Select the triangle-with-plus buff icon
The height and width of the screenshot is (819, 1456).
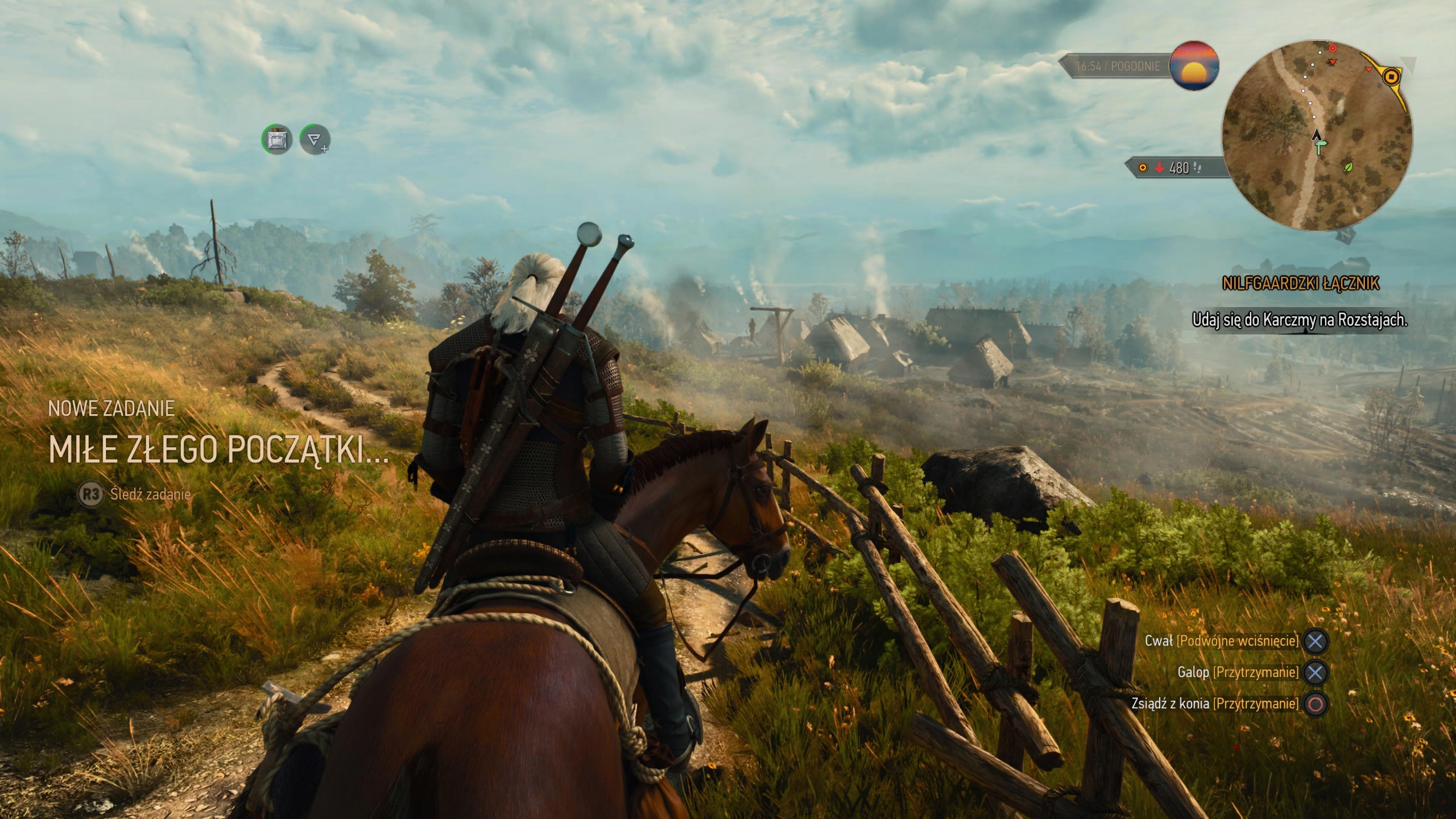tap(315, 139)
